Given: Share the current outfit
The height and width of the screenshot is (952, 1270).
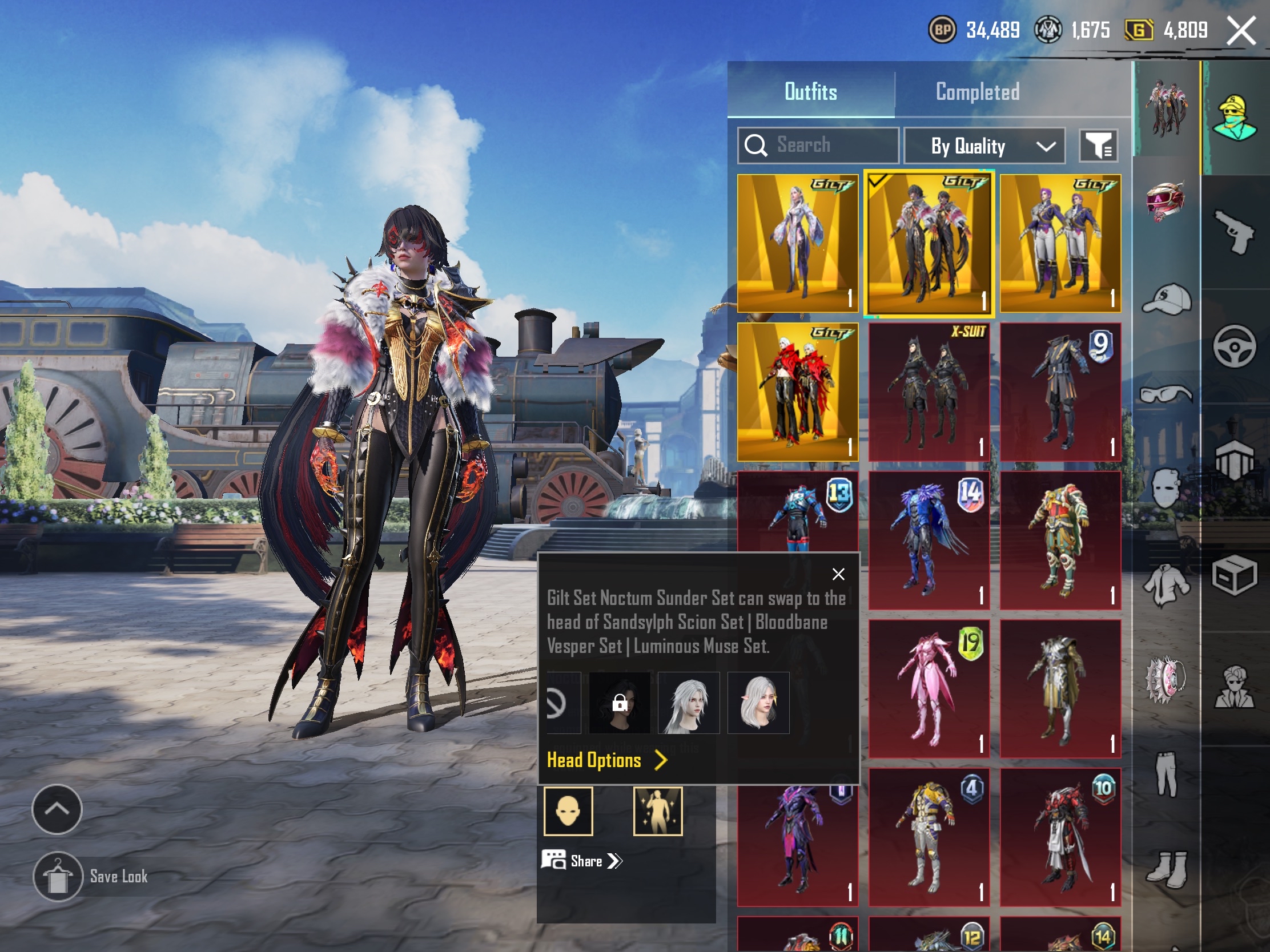Looking at the screenshot, I should tap(581, 861).
